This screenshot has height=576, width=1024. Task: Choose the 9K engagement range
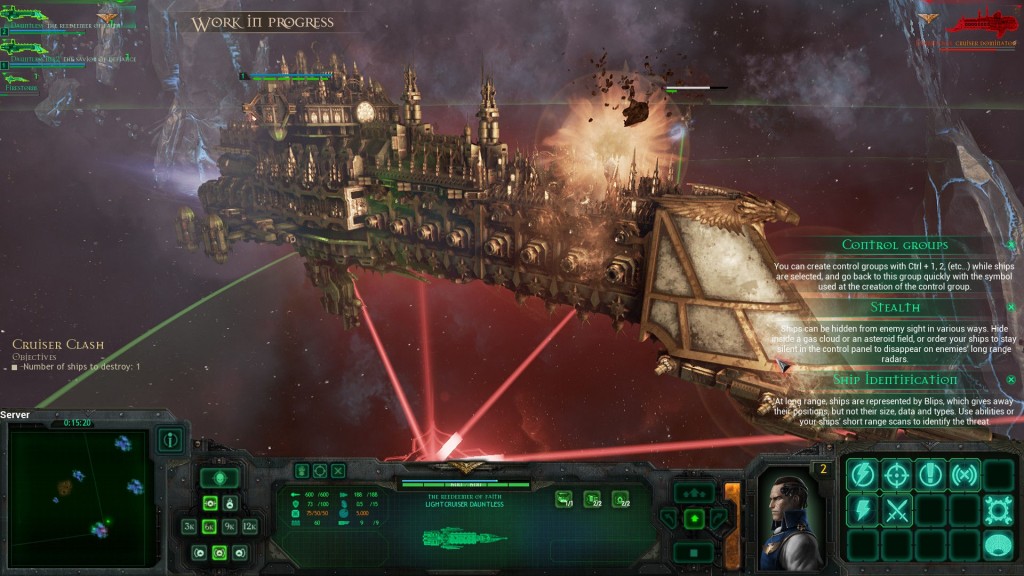pyautogui.click(x=229, y=526)
